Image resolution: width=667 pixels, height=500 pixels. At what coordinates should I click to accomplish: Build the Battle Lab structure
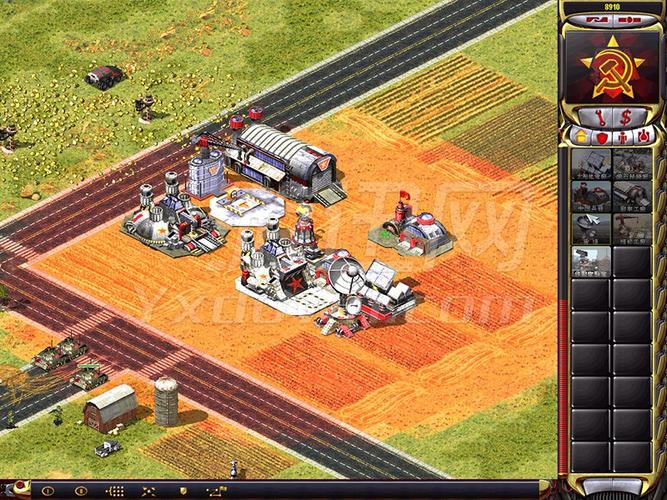[x=590, y=261]
